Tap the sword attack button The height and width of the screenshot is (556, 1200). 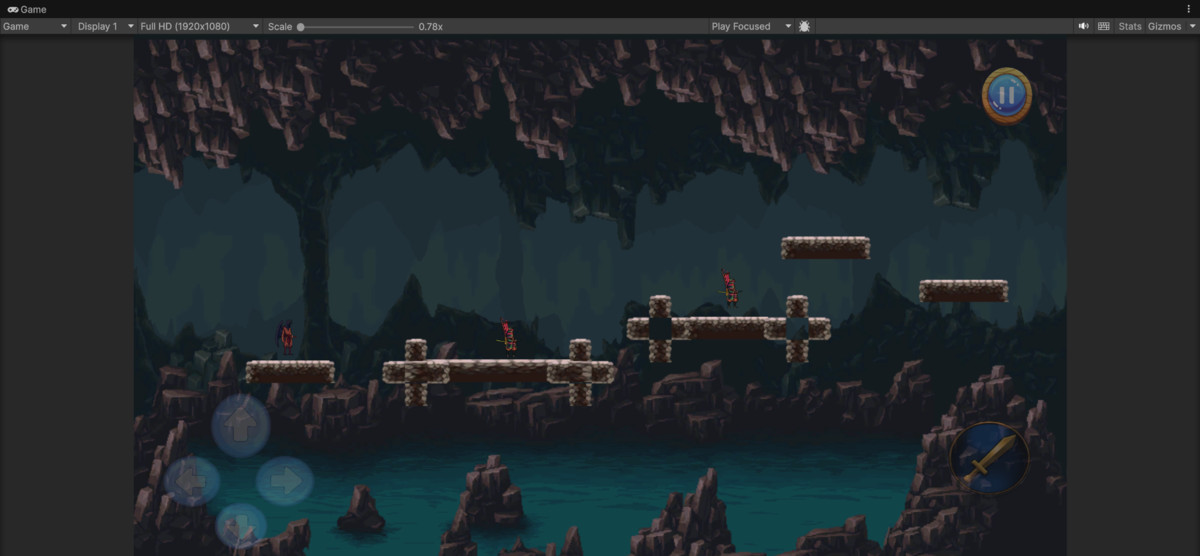(989, 458)
